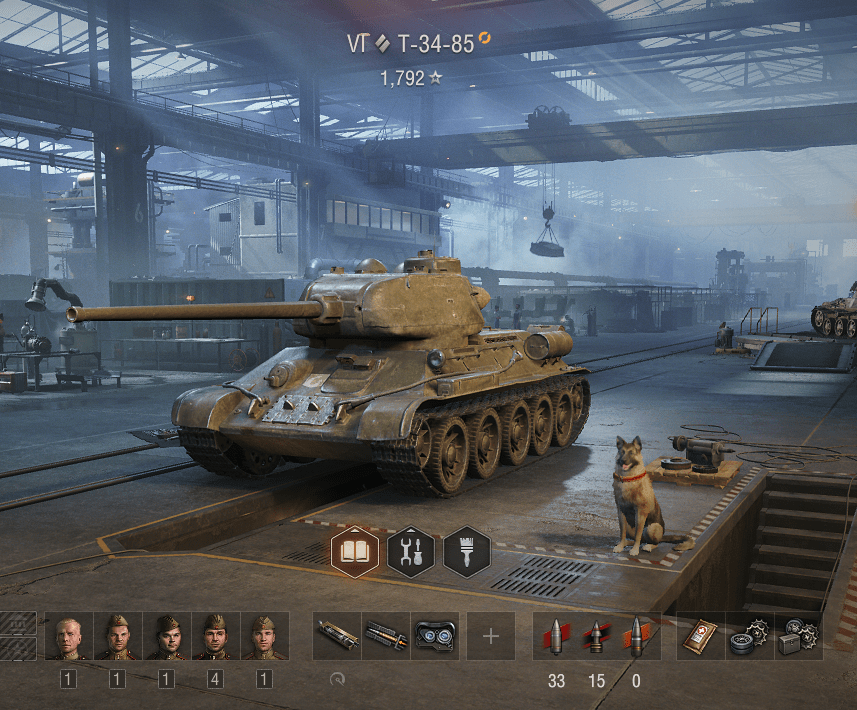This screenshot has height=710, width=857.
Task: Select the shell slot holding 0 rounds
Action: (637, 636)
